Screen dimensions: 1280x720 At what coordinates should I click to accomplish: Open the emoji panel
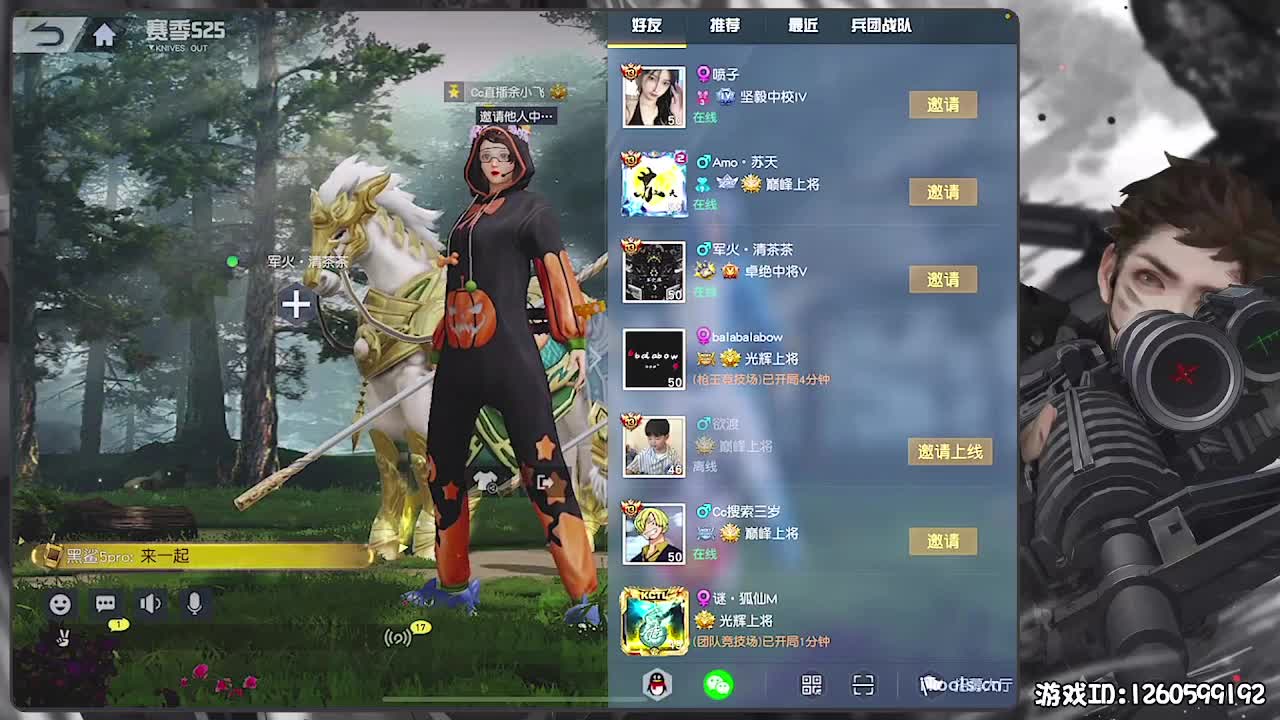(60, 604)
